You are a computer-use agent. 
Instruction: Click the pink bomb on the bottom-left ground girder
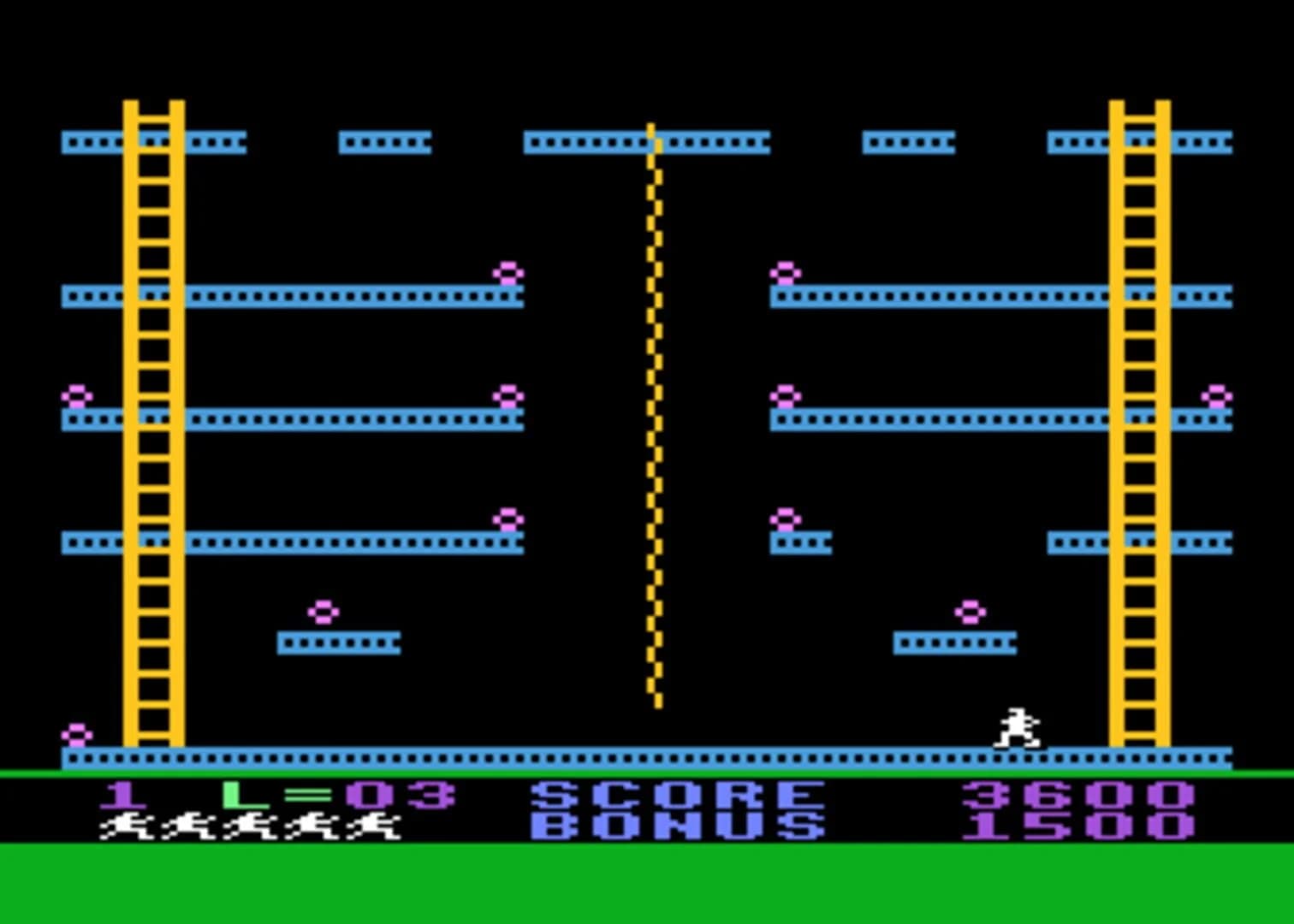point(77,733)
